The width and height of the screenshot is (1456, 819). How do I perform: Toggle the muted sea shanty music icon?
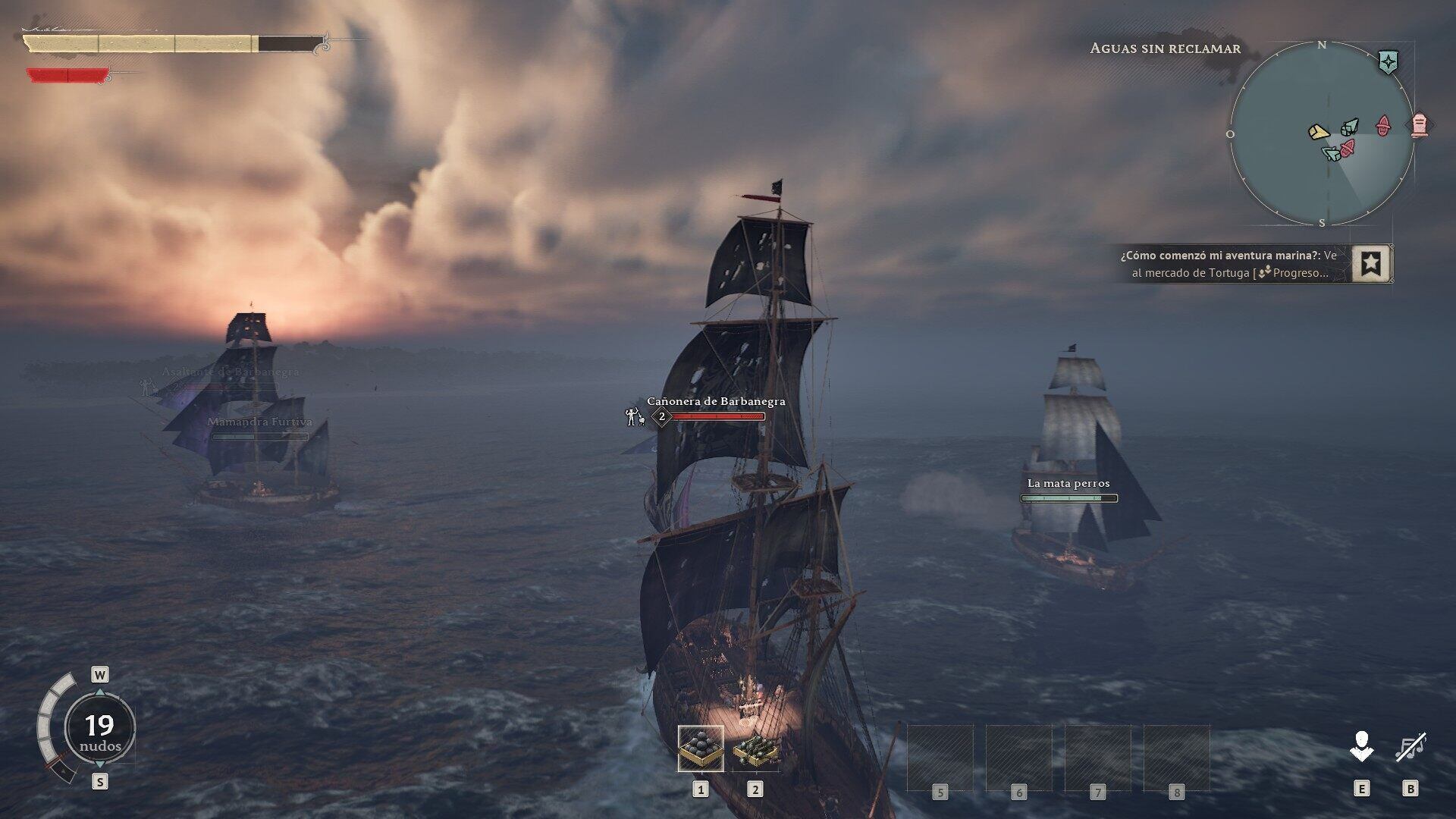click(x=1410, y=748)
